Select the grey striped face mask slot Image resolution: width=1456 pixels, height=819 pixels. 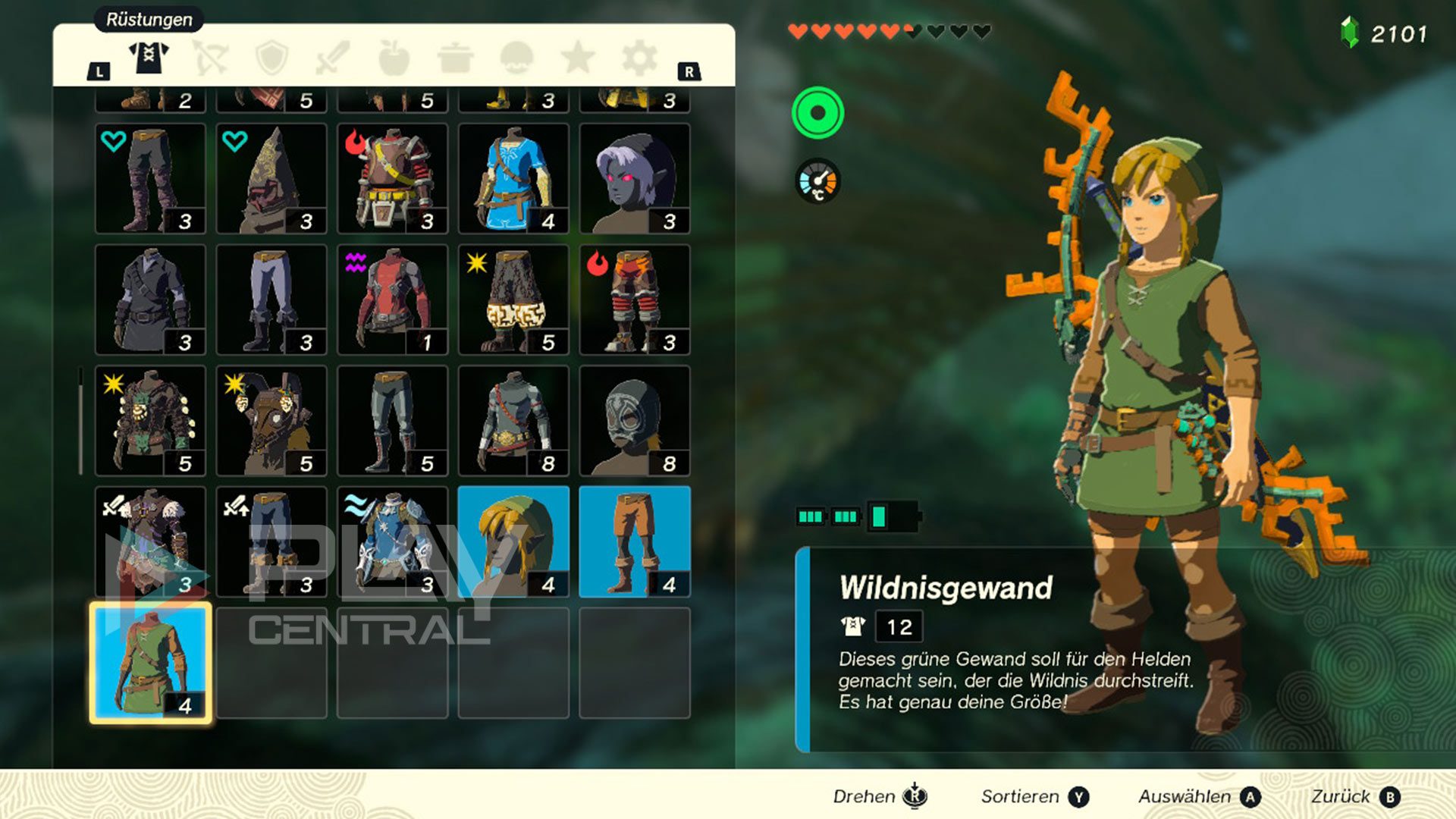(x=635, y=421)
